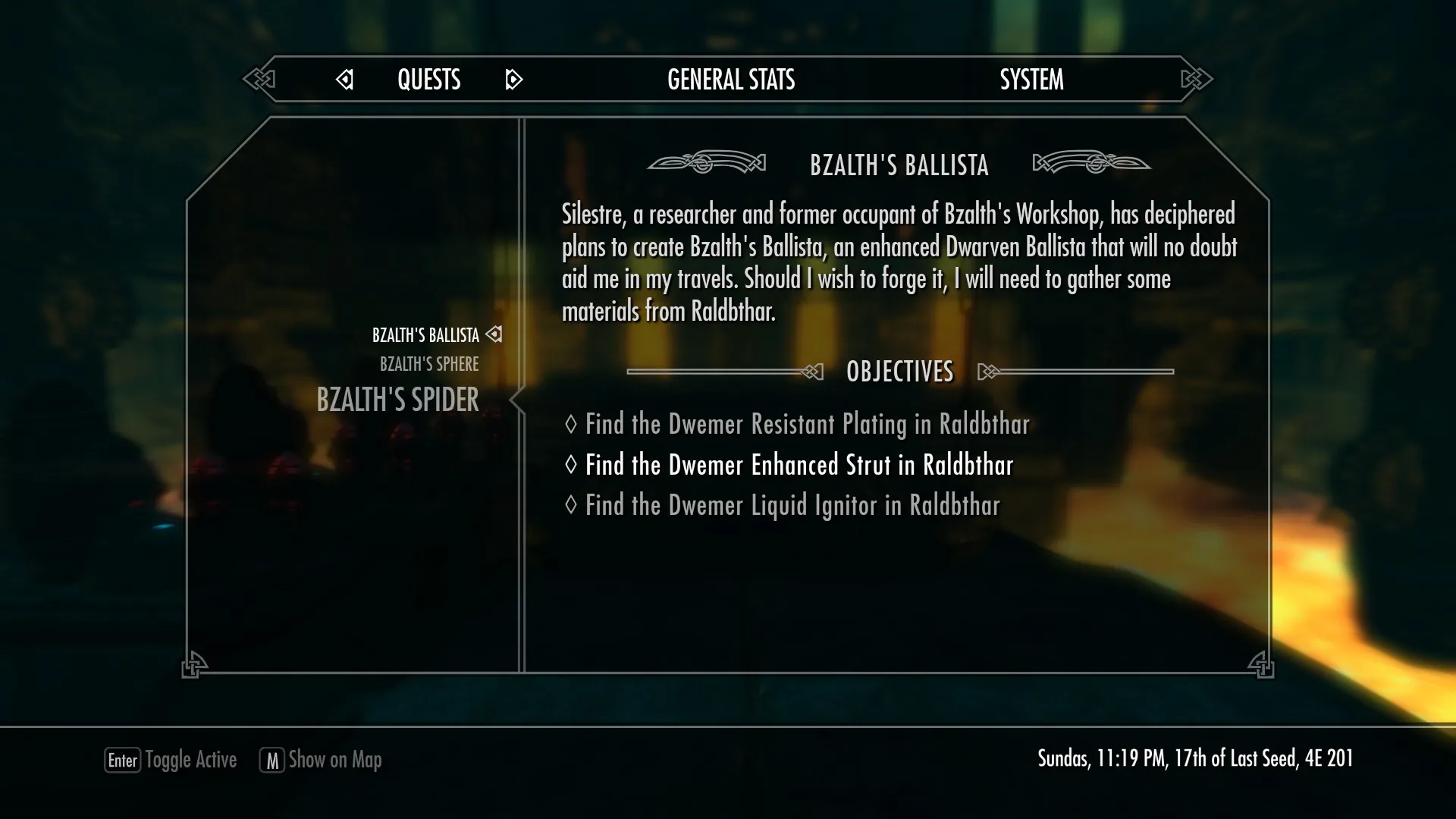
Task: Switch to the System tab
Action: (x=1031, y=80)
